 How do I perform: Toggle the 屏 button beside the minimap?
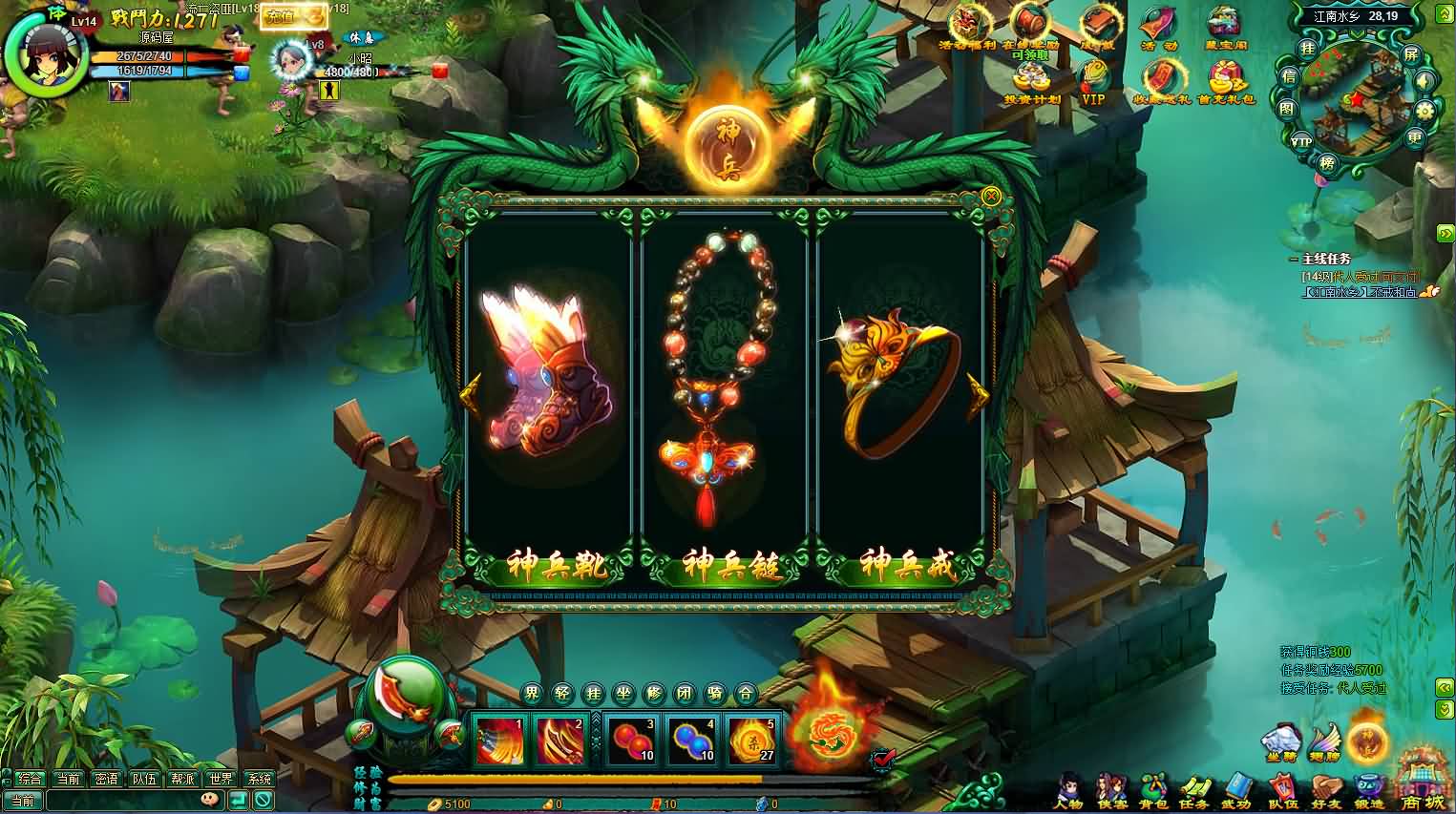click(x=1412, y=55)
